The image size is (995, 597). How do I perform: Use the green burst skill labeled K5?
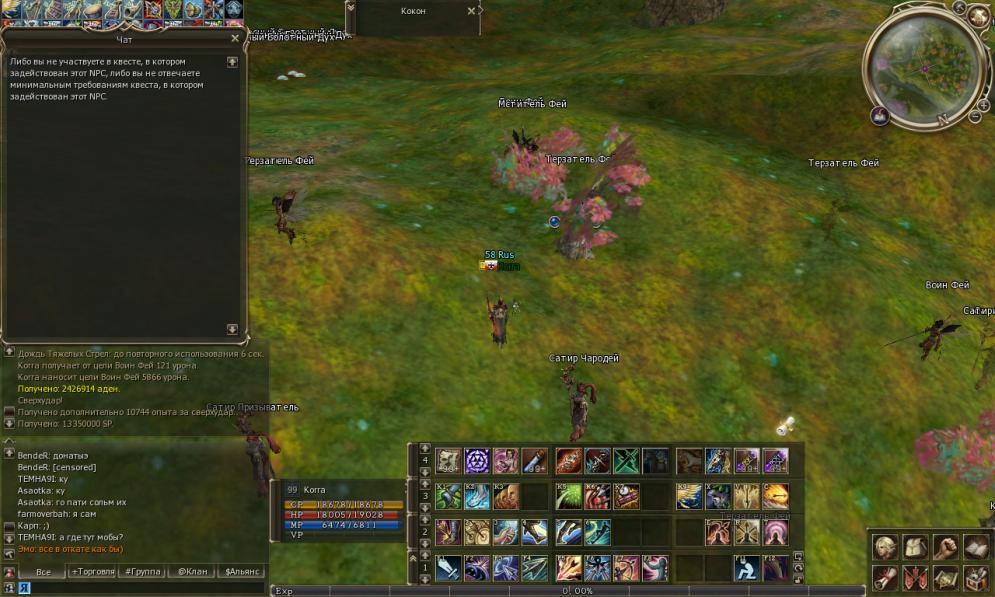pos(569,496)
